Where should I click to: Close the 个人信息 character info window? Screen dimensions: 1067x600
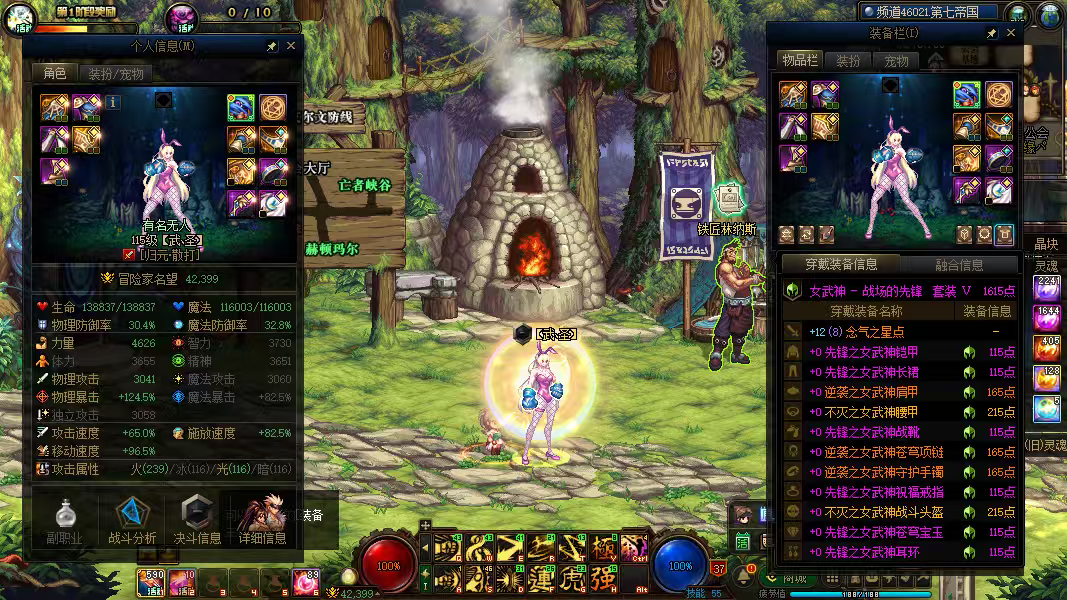pos(291,46)
